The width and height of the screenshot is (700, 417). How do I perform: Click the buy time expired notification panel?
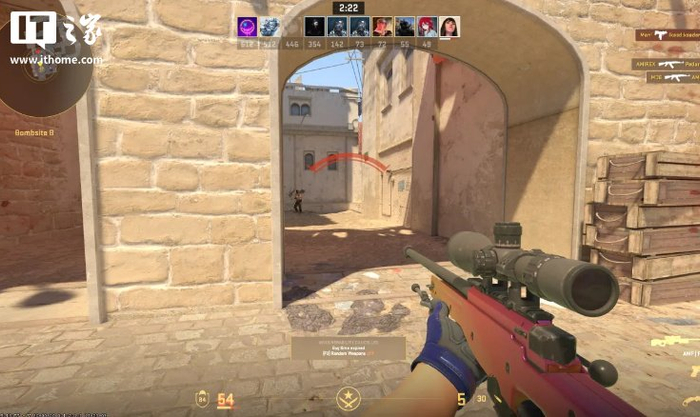[348, 348]
